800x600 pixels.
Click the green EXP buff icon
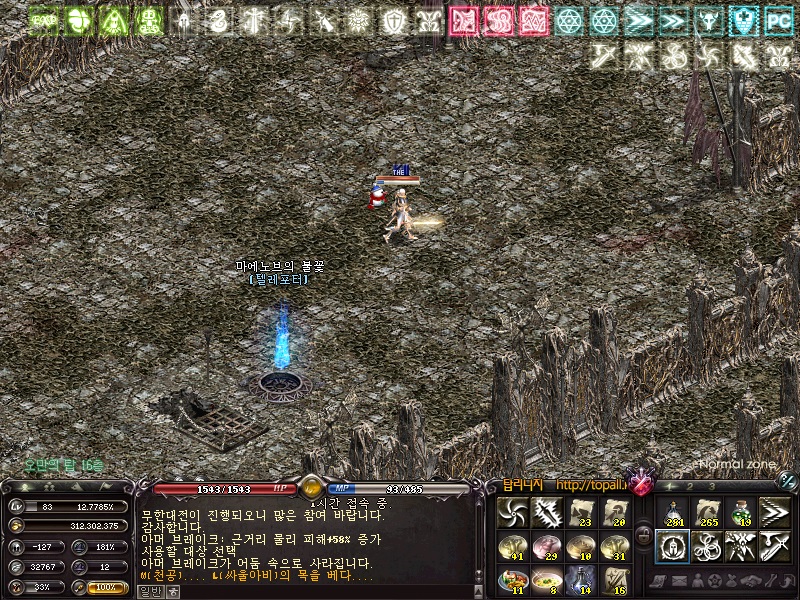(x=42, y=19)
